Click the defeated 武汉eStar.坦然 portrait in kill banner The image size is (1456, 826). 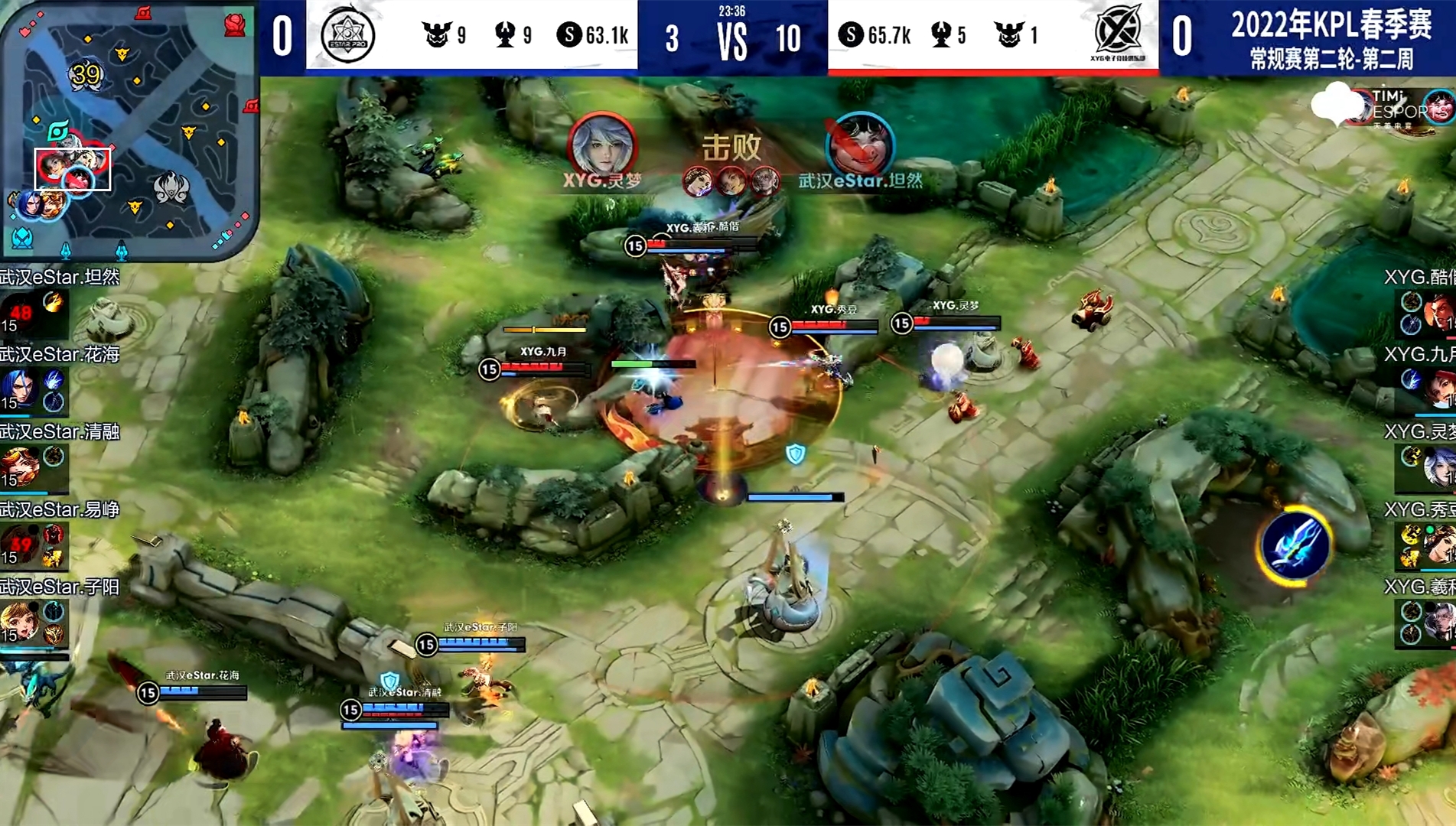860,145
